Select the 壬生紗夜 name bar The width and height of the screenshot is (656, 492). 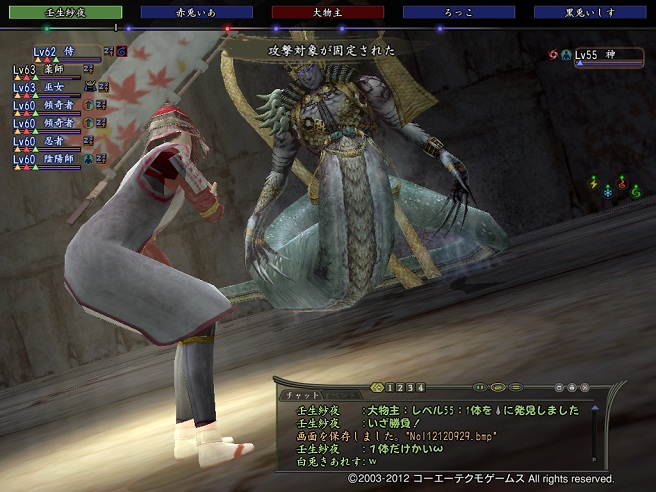pyautogui.click(x=61, y=13)
